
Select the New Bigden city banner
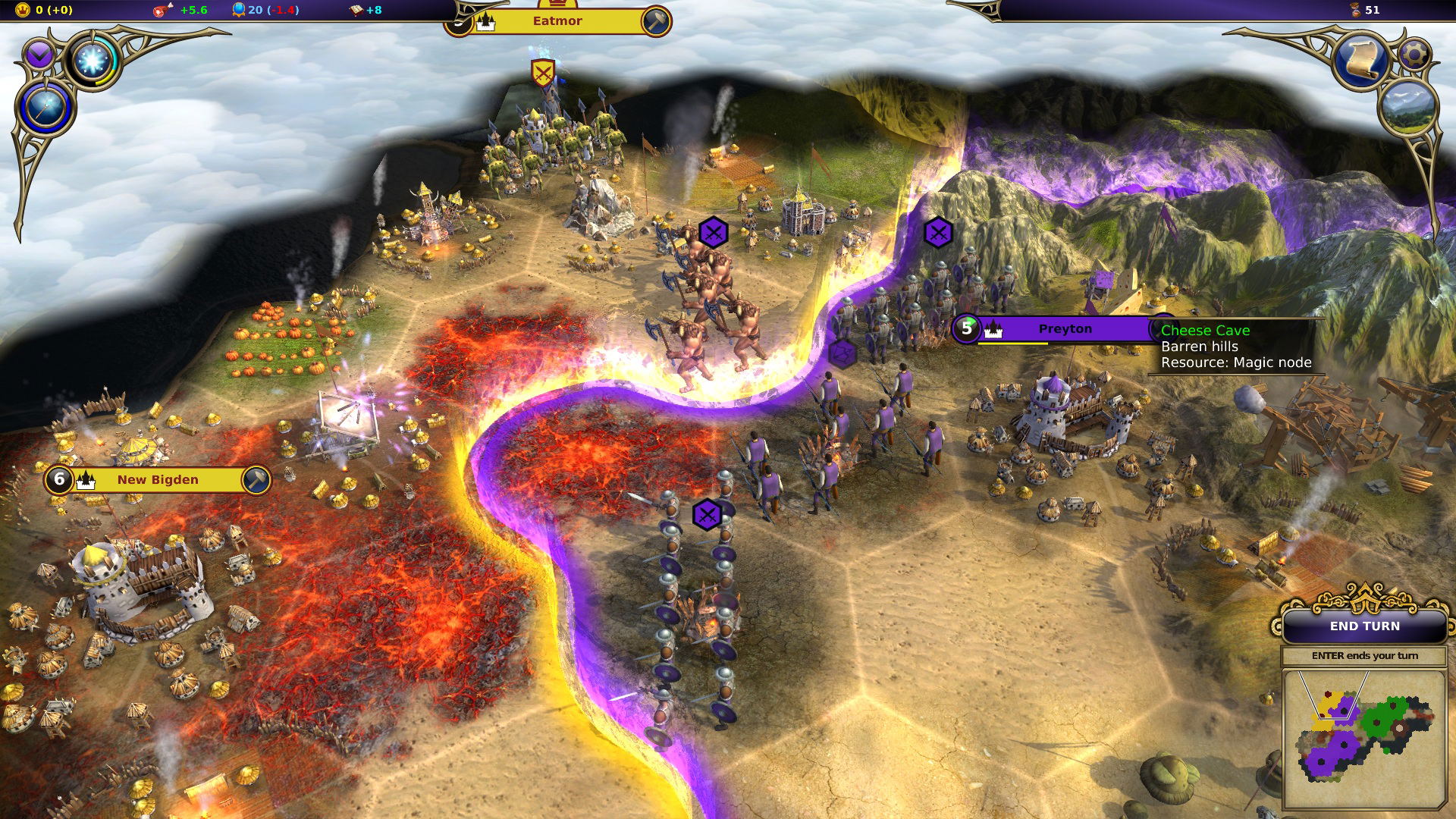(x=158, y=480)
